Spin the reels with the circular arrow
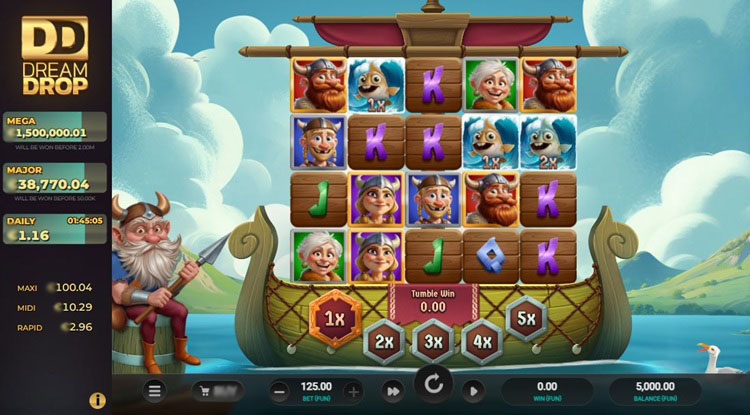750x415 pixels. (x=433, y=385)
